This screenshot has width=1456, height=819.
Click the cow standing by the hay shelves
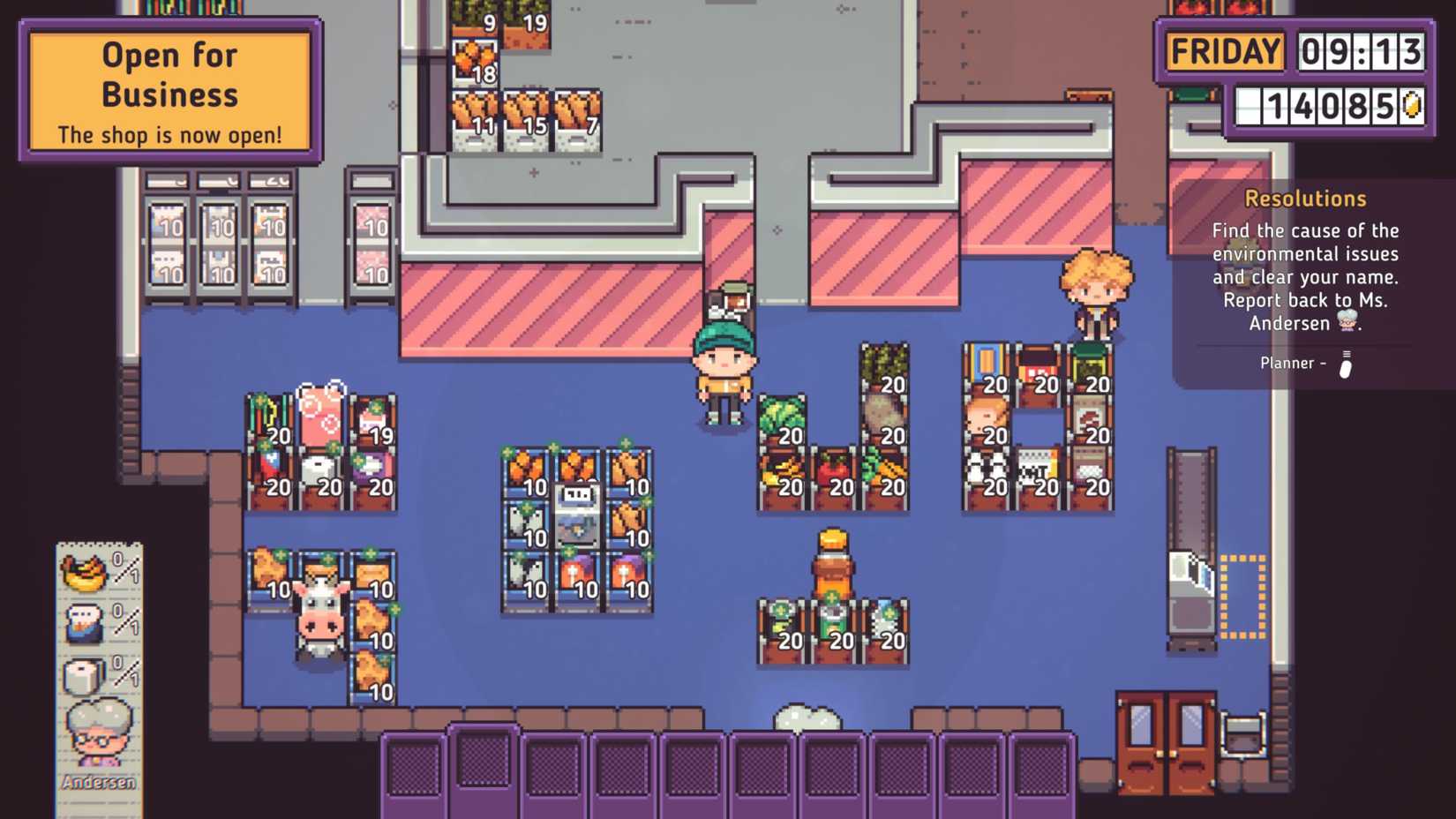point(319,613)
